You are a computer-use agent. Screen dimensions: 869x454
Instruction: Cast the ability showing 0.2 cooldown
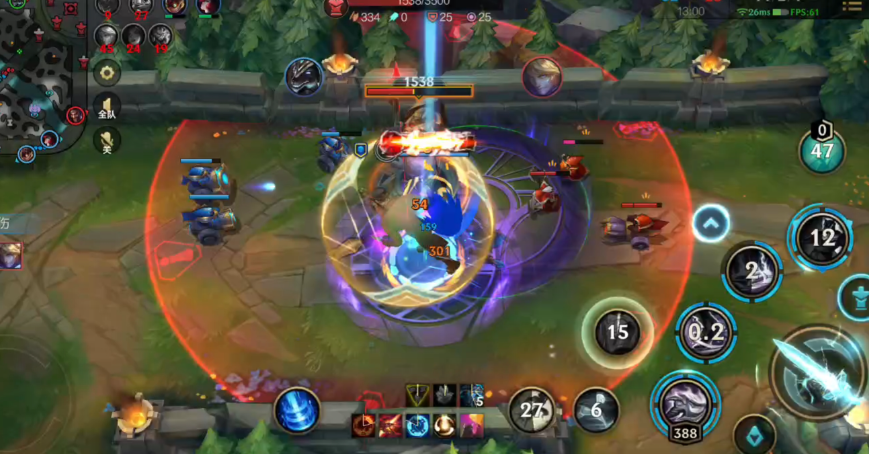tap(706, 333)
